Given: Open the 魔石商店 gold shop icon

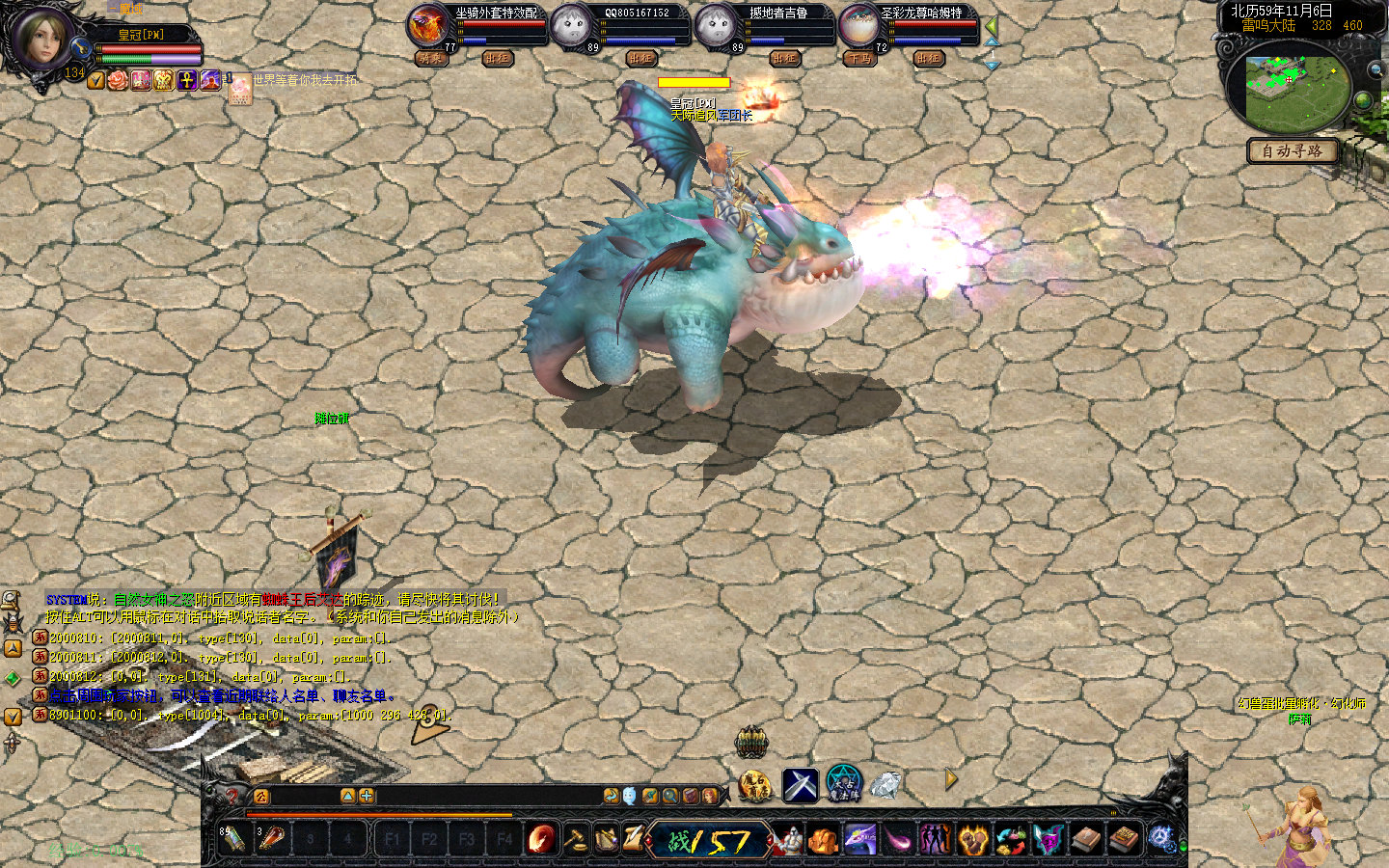Looking at the screenshot, I should [x=755, y=786].
